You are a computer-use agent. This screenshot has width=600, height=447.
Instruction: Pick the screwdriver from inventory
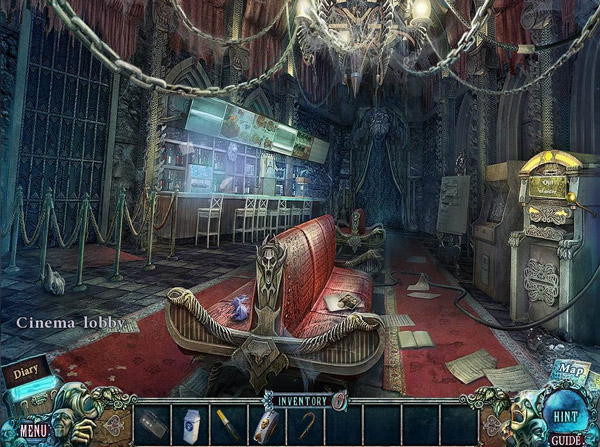point(226,423)
